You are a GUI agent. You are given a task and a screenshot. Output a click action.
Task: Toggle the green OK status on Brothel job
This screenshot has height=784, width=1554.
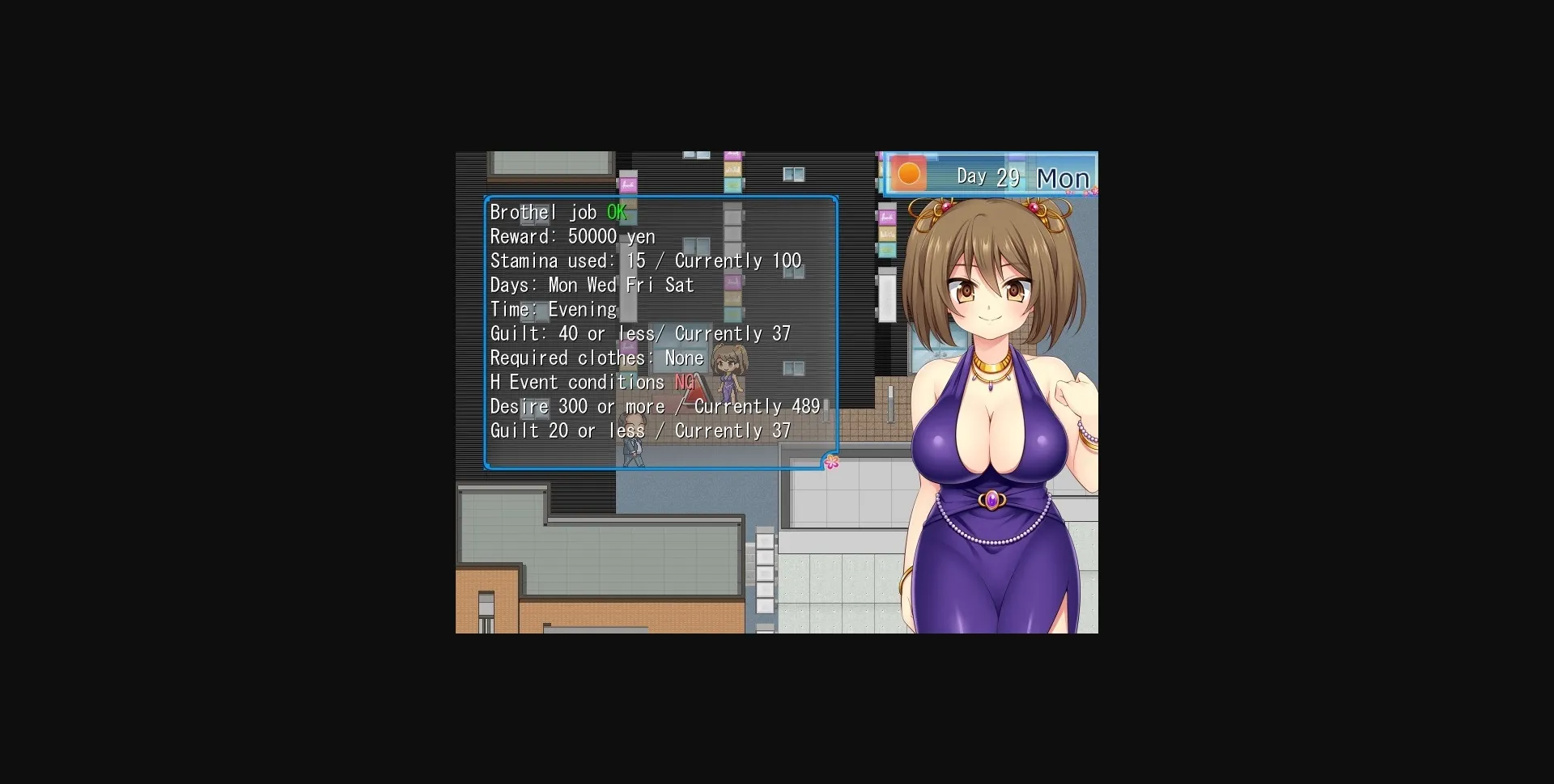click(618, 212)
